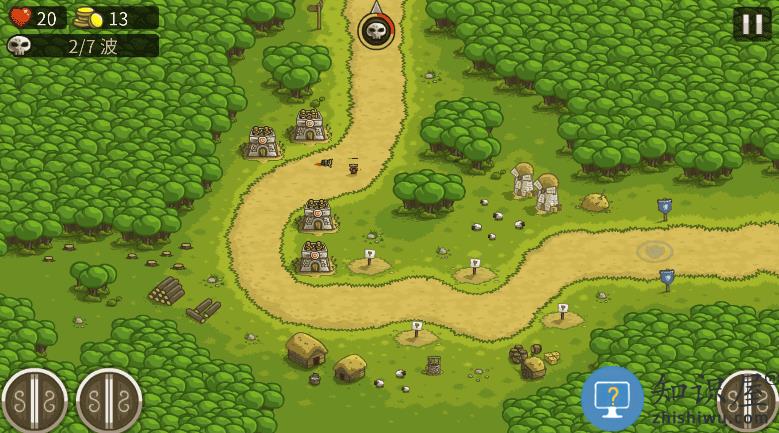Pause the game with the pause button
Image resolution: width=779 pixels, height=433 pixels.
pyautogui.click(x=752, y=23)
